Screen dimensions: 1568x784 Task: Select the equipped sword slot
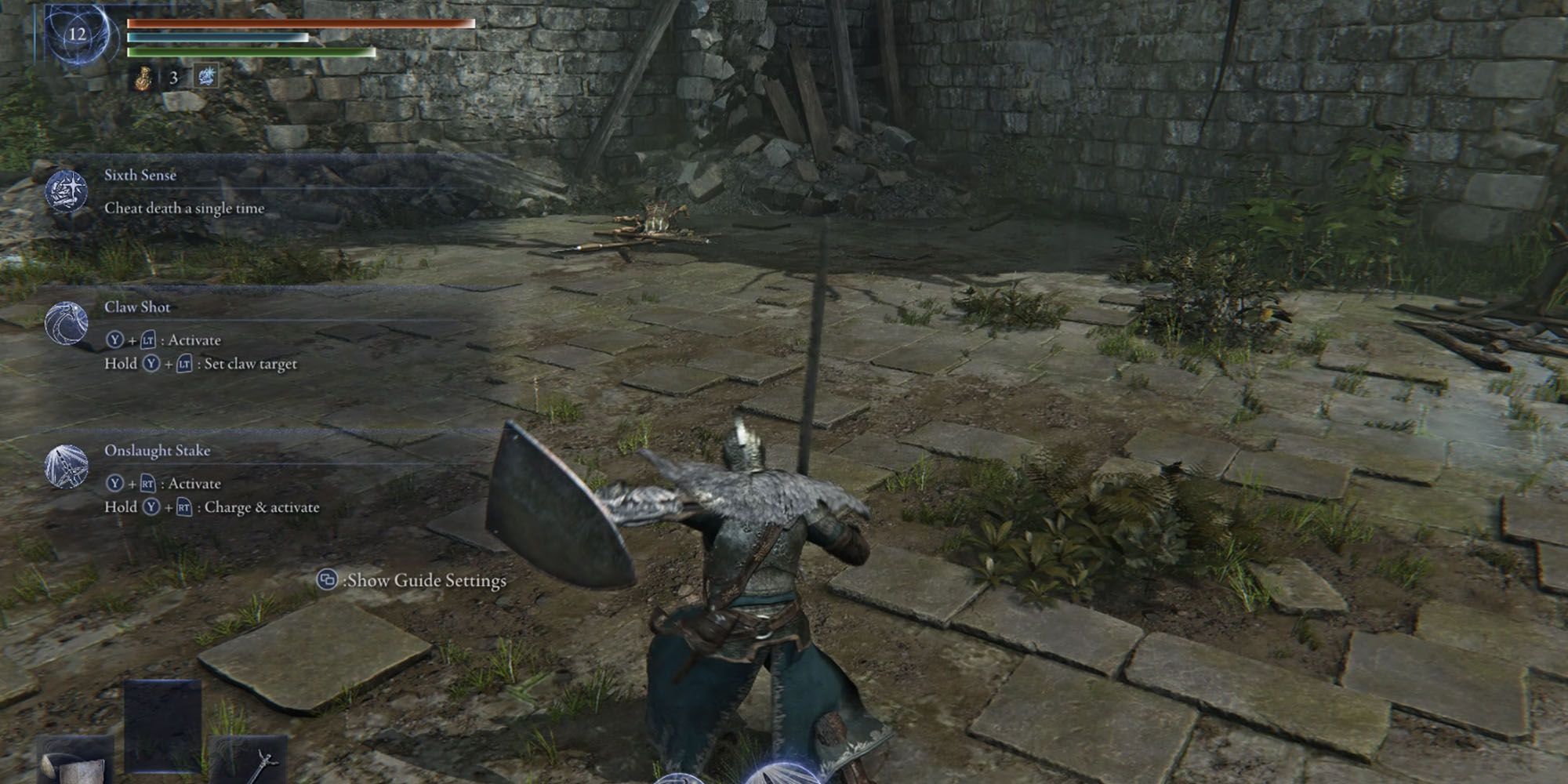click(249, 760)
